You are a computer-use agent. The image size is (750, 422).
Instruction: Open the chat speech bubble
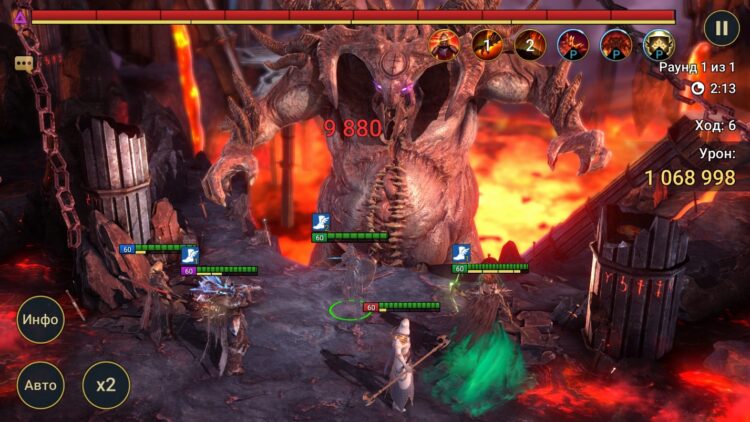tap(23, 63)
